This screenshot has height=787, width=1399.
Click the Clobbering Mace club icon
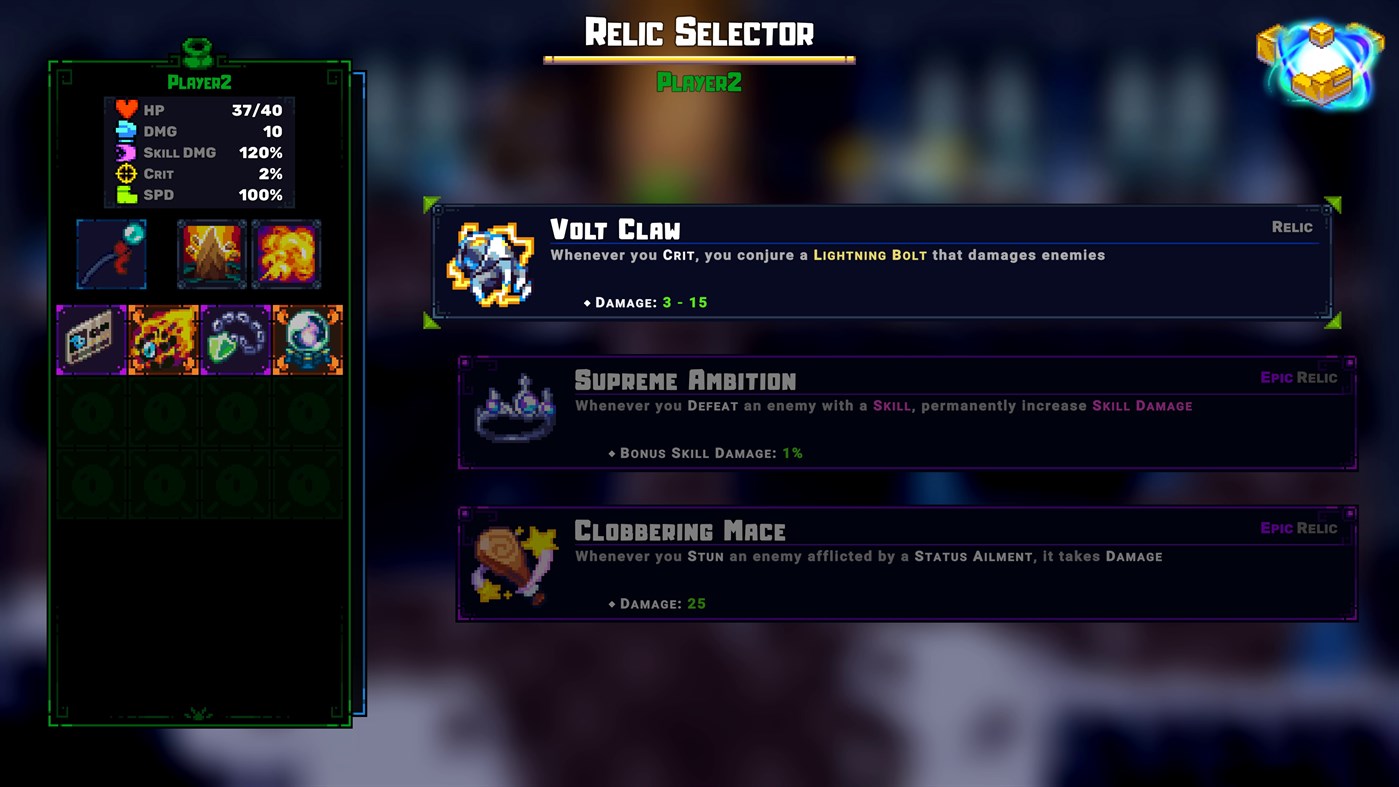coord(514,562)
